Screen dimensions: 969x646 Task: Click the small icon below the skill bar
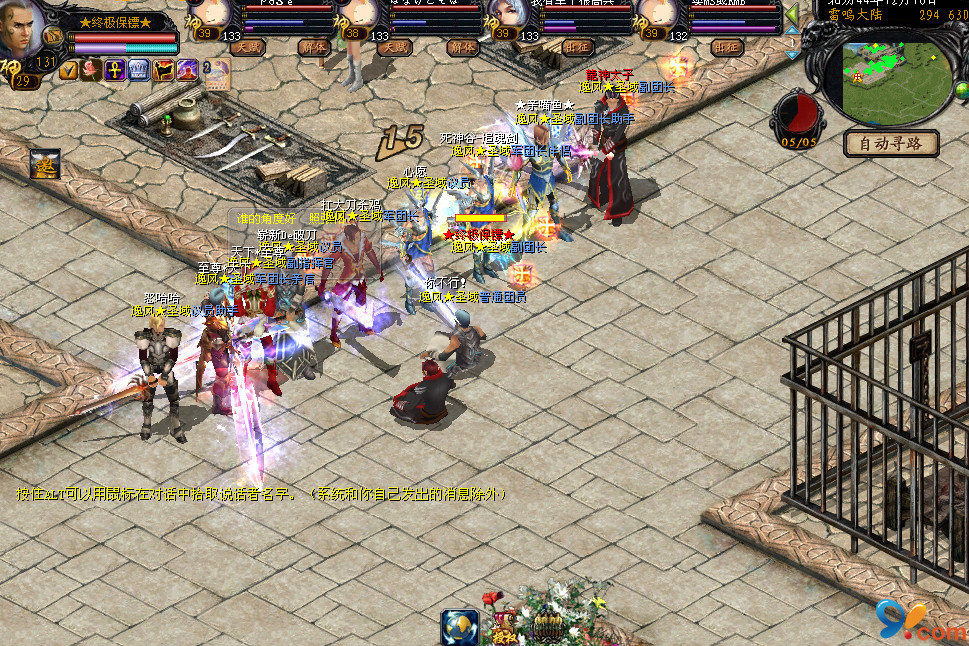tap(44, 164)
